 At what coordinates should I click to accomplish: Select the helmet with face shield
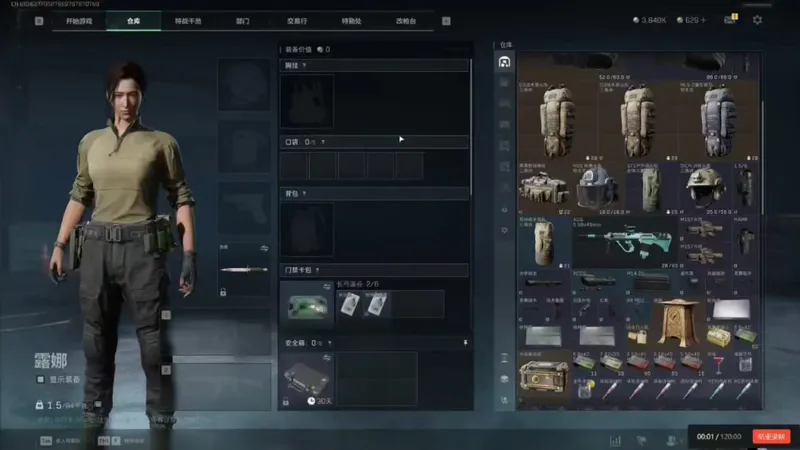pos(597,188)
